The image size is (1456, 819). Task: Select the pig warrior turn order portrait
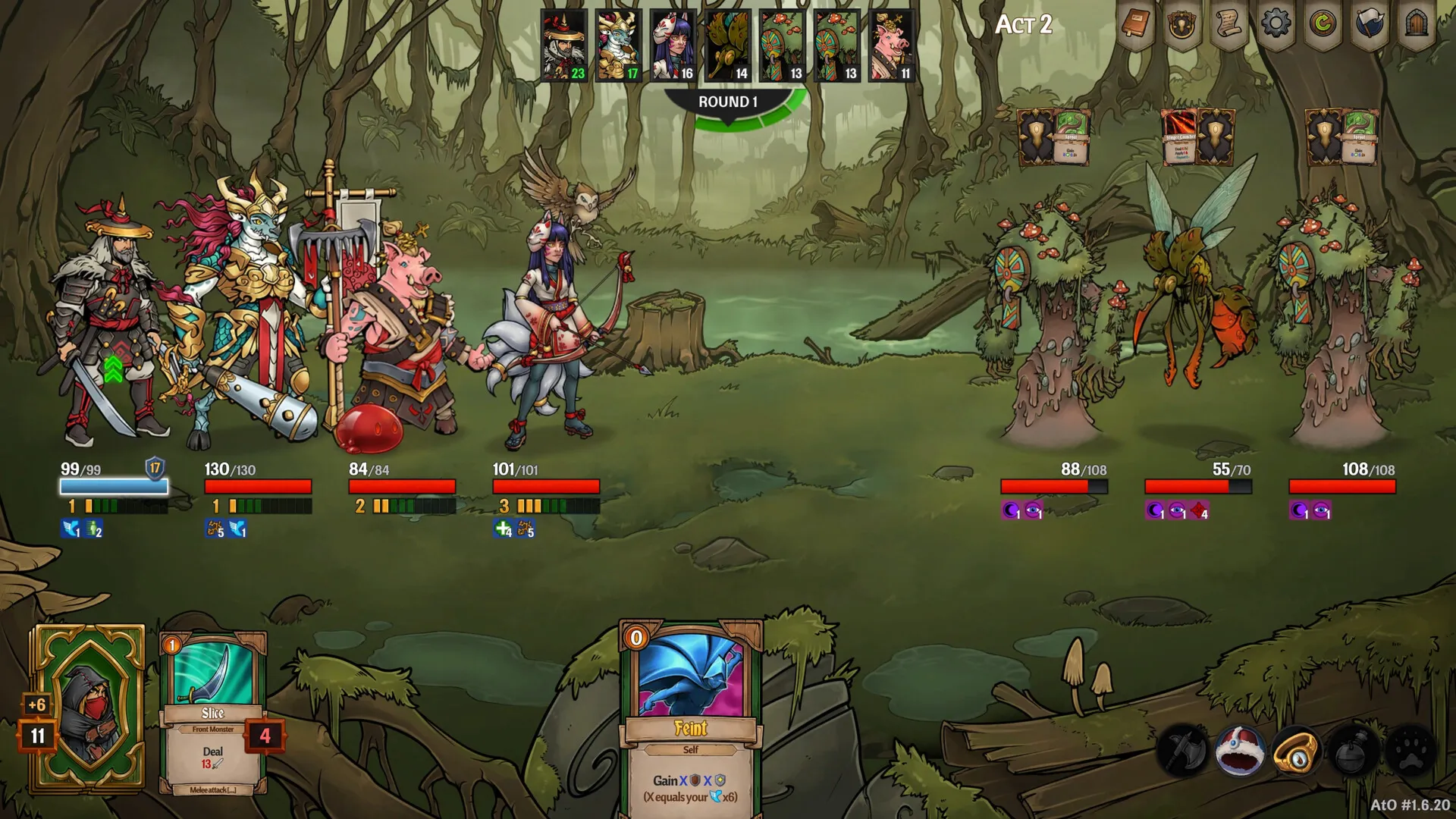tap(891, 45)
